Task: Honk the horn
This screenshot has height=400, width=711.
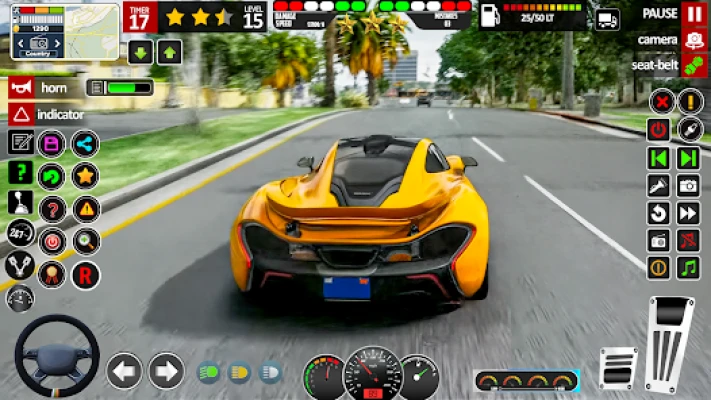Action: coord(20,87)
